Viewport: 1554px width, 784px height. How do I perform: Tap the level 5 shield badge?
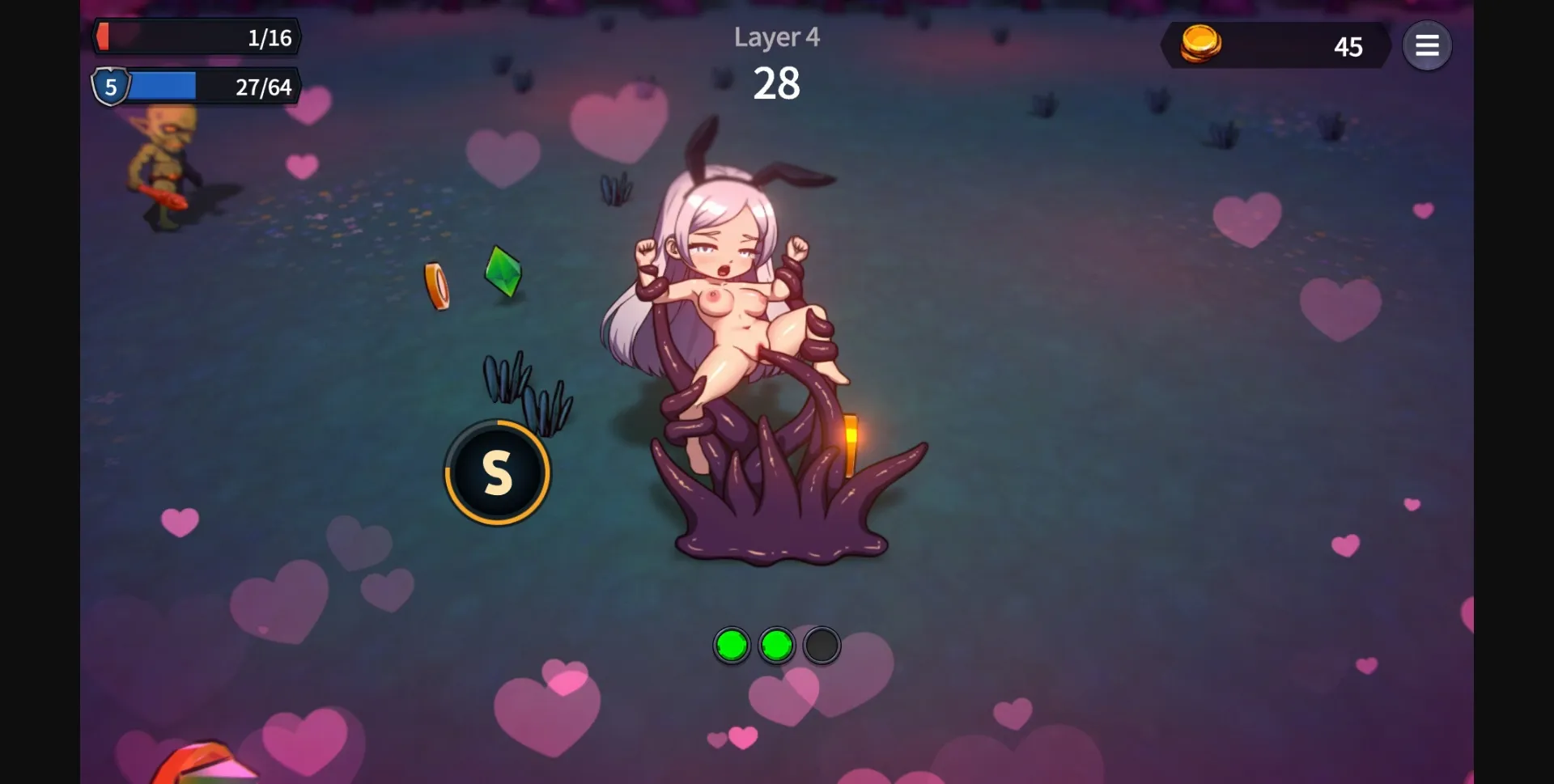(x=109, y=87)
